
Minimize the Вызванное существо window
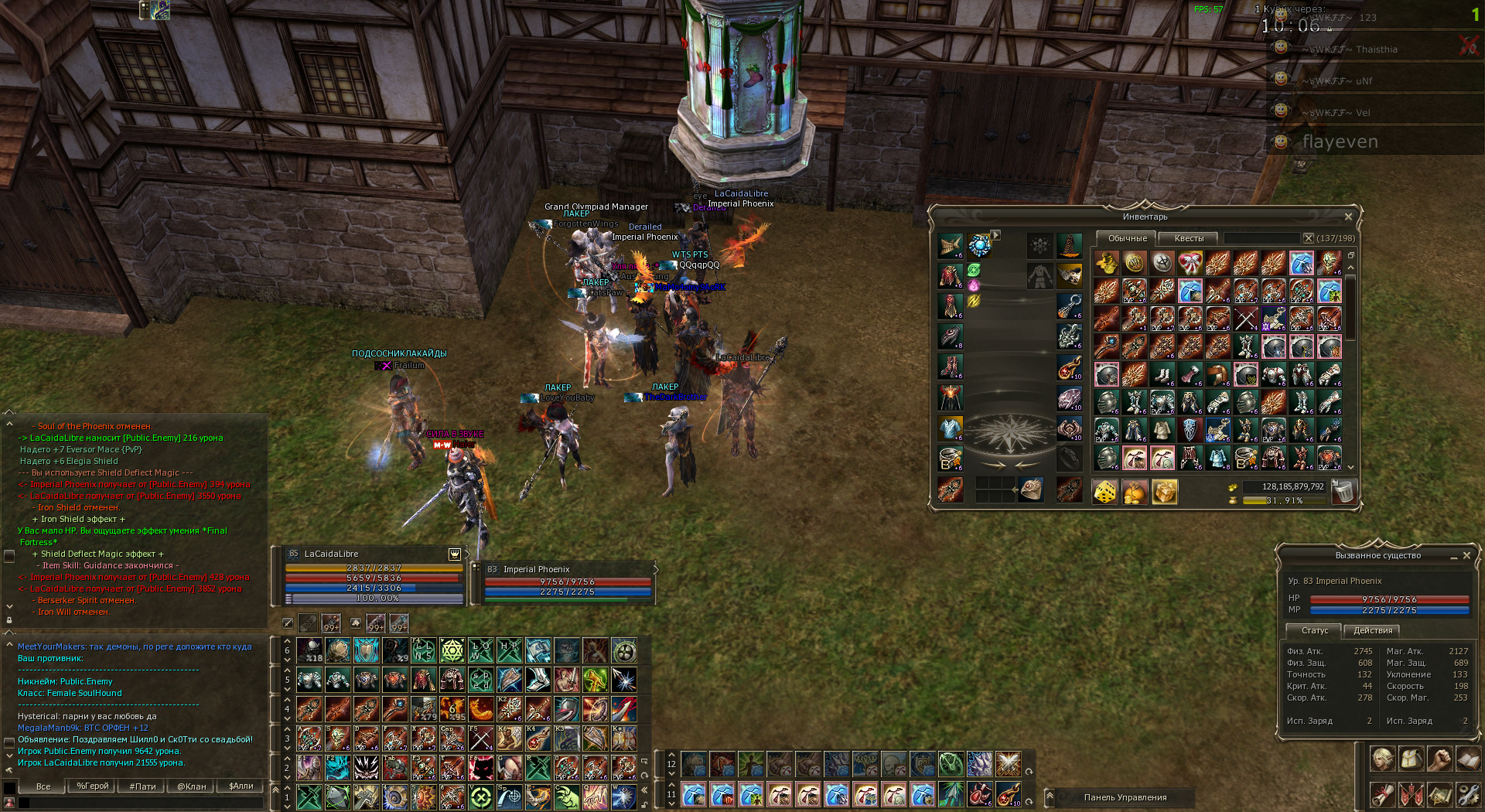(x=1454, y=555)
